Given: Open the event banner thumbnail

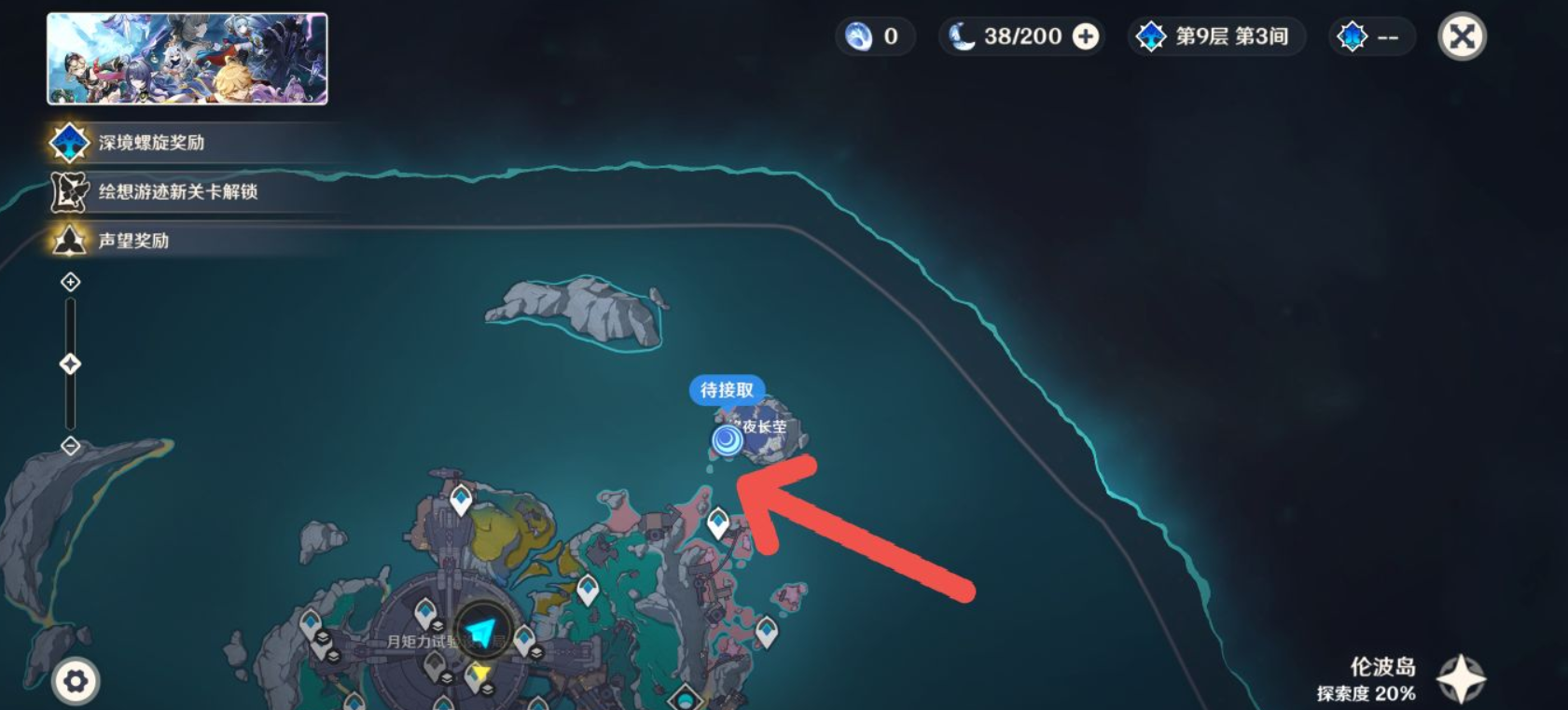Looking at the screenshot, I should click(x=187, y=59).
